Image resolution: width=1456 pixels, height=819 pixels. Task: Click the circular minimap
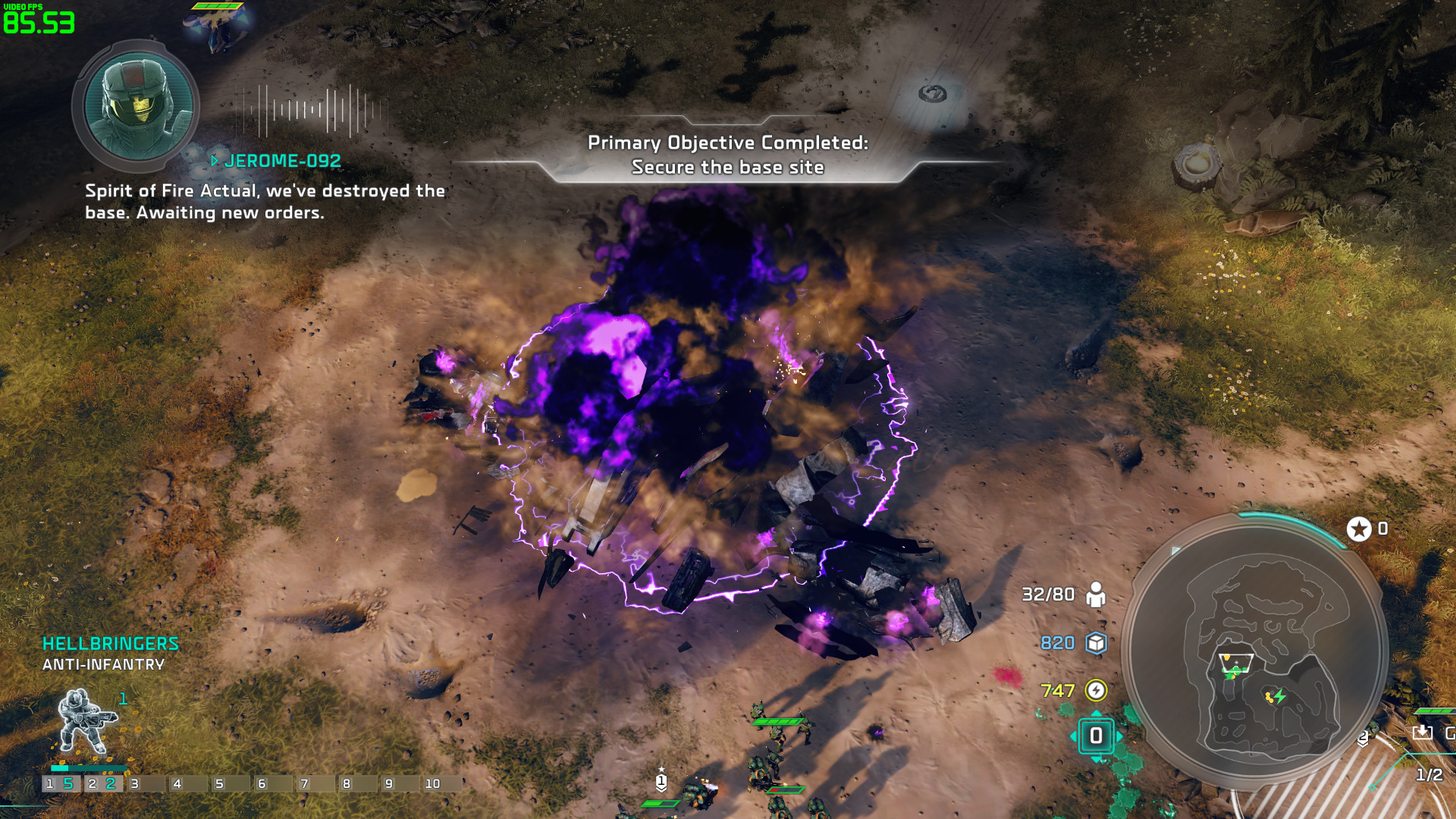(1255, 652)
